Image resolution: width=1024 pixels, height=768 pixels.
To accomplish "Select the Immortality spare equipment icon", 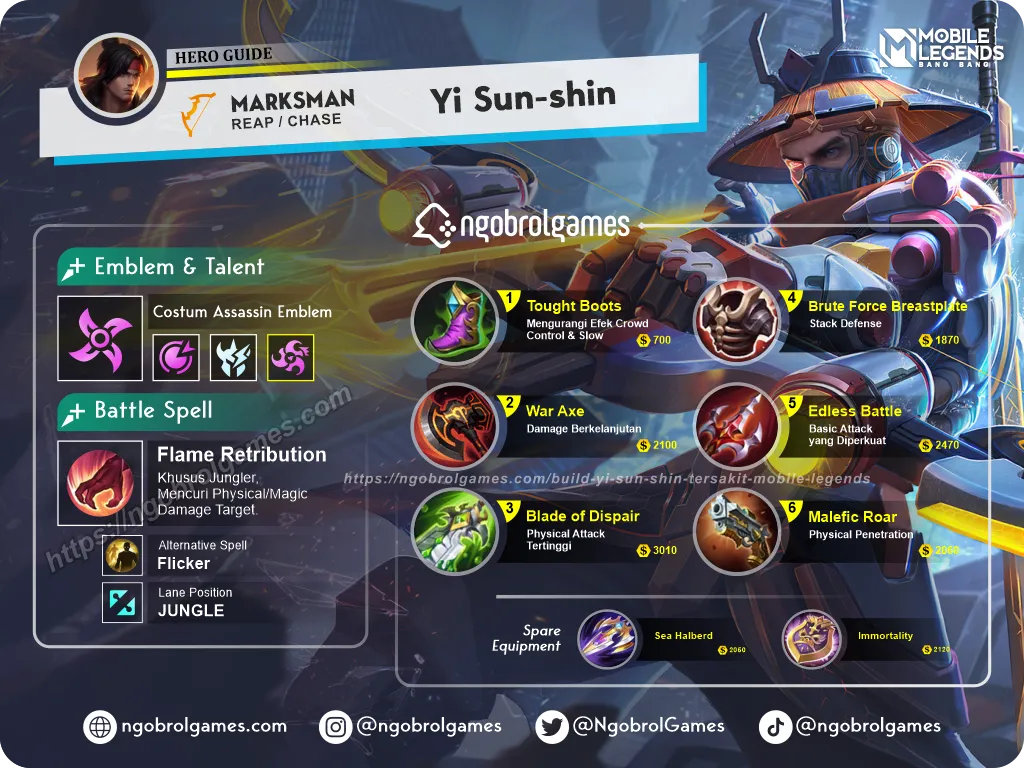I will [x=810, y=639].
